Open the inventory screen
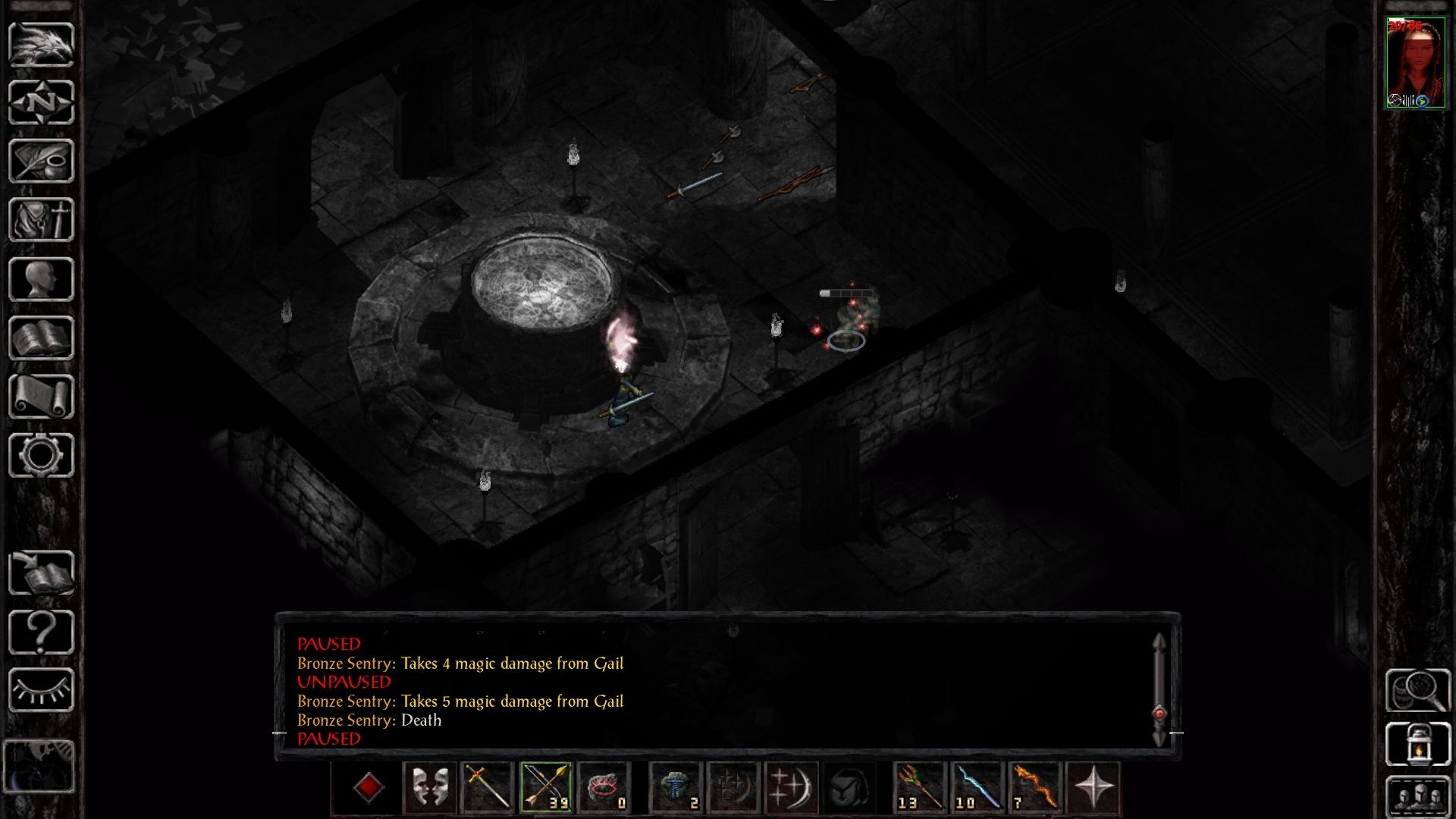Screen dimensions: 1456x819 coord(41,219)
